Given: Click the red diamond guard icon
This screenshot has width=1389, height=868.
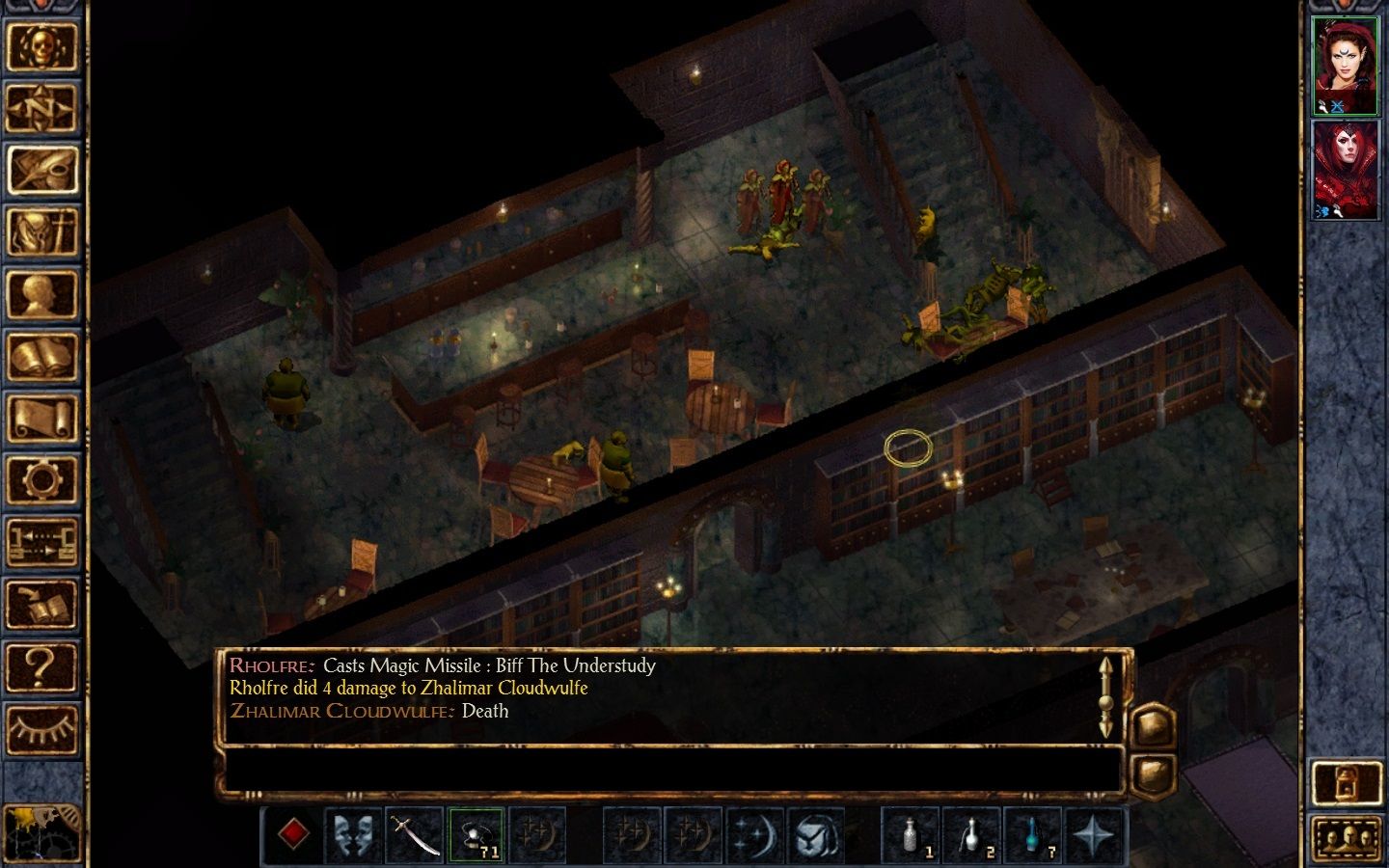Looking at the screenshot, I should [x=294, y=835].
